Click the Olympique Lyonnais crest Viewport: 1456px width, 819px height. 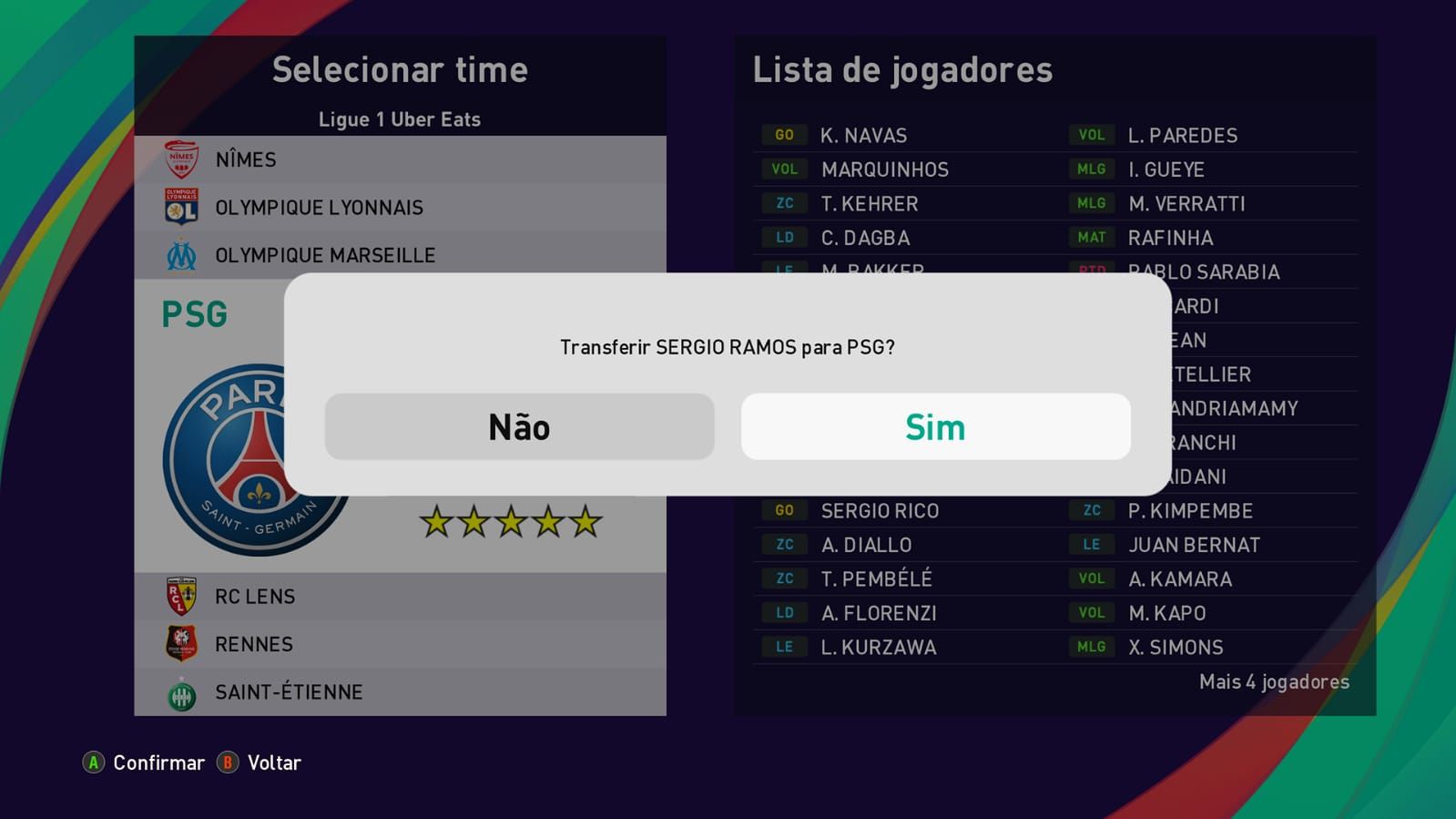[182, 206]
